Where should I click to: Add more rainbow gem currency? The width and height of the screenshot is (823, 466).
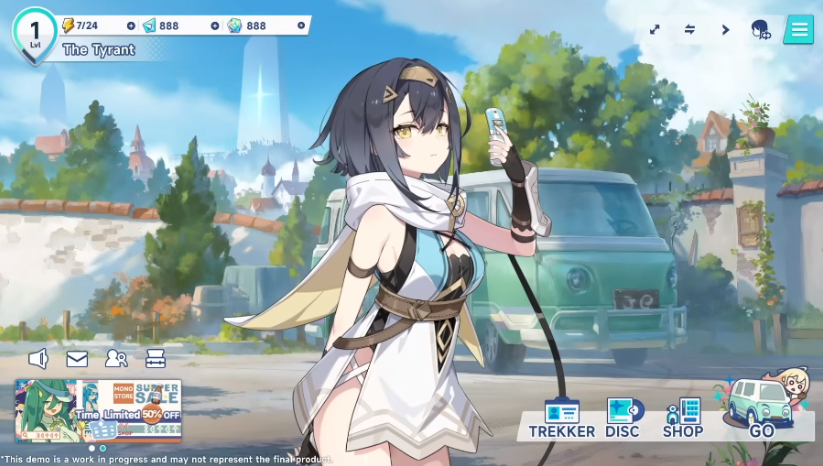tap(302, 25)
